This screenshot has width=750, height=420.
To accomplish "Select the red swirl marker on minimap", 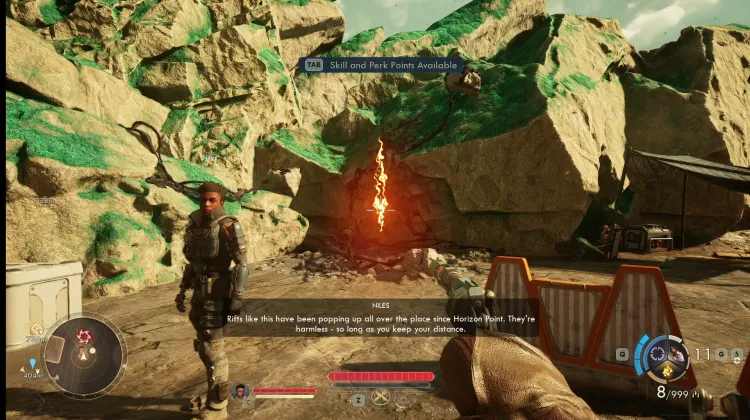I will (x=84, y=337).
